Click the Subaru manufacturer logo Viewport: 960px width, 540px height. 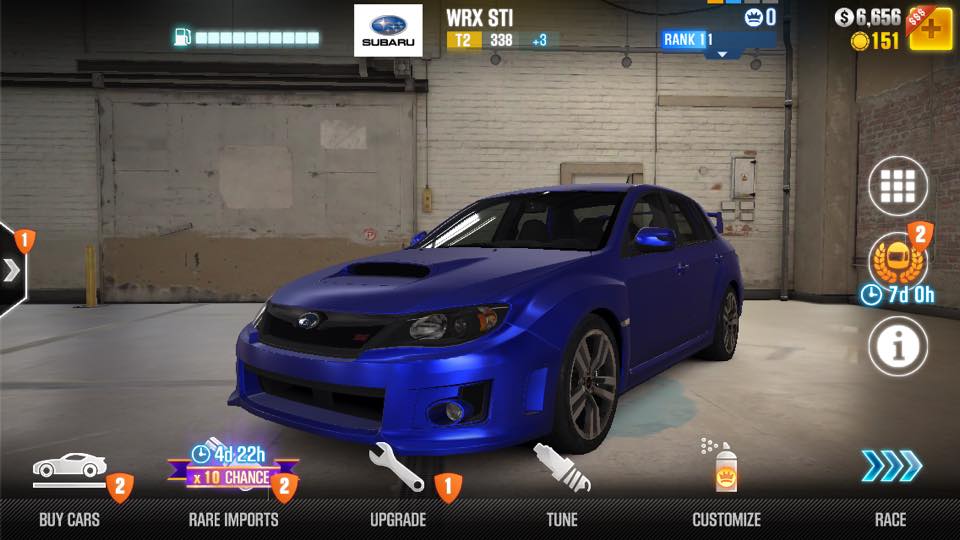(388, 30)
